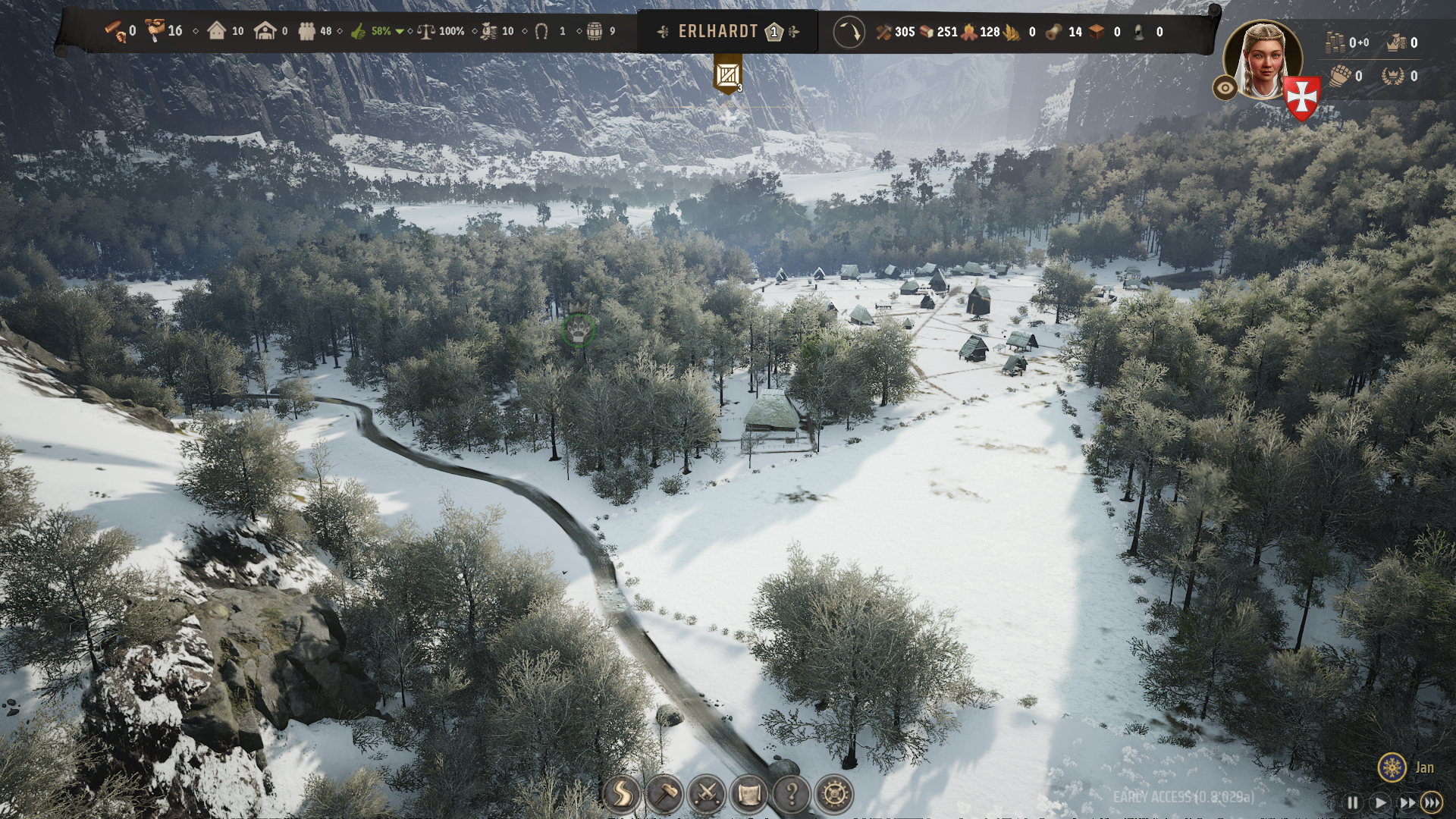Click the circular arrow icon beside Erlhardt
The image size is (1456, 819).
849,33
